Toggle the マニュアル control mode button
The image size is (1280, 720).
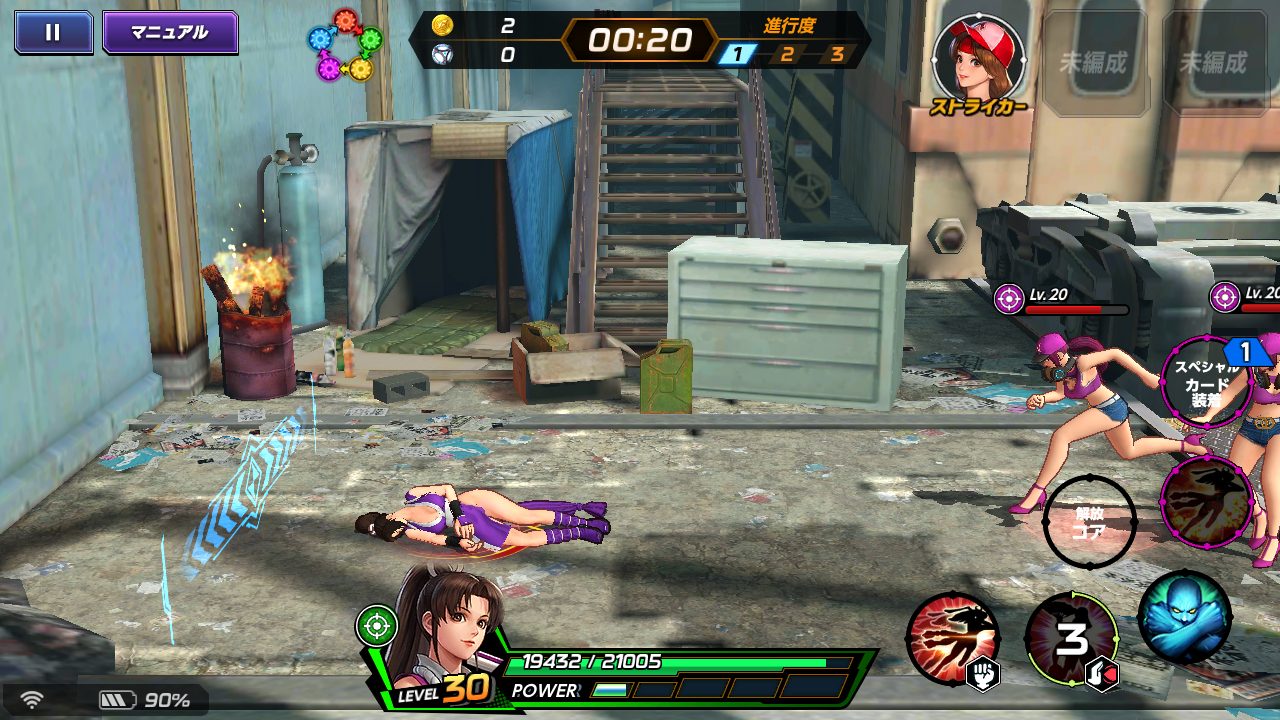click(170, 32)
